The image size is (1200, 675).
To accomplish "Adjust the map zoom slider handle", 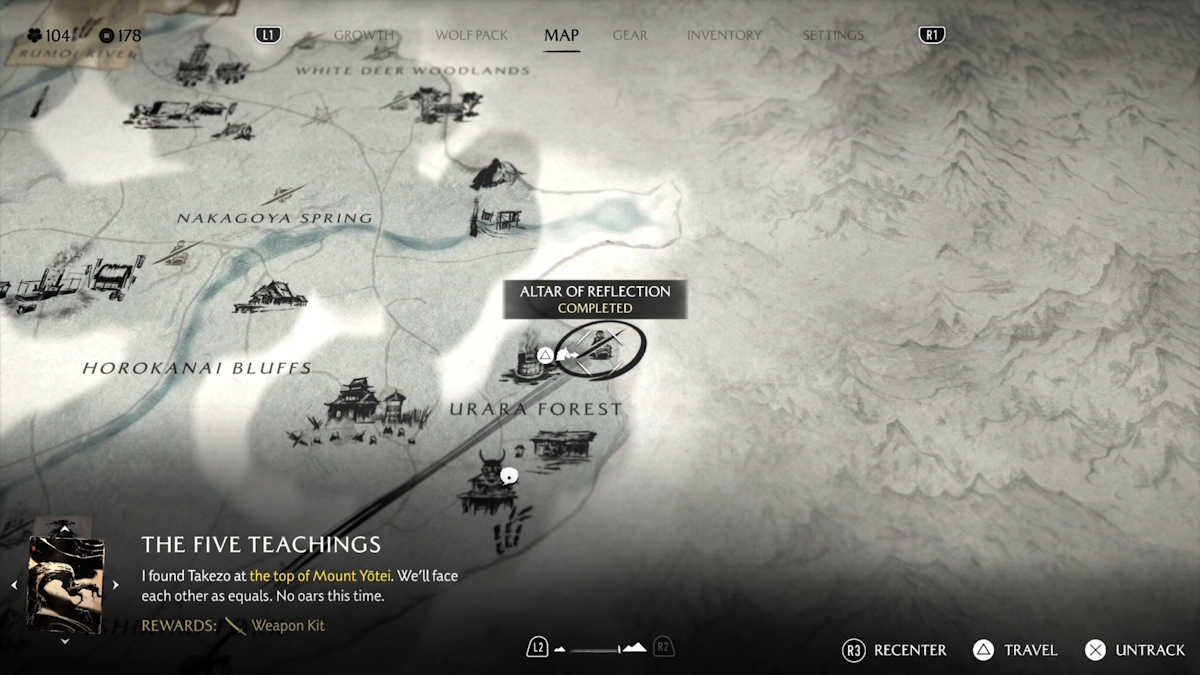I will coord(619,649).
